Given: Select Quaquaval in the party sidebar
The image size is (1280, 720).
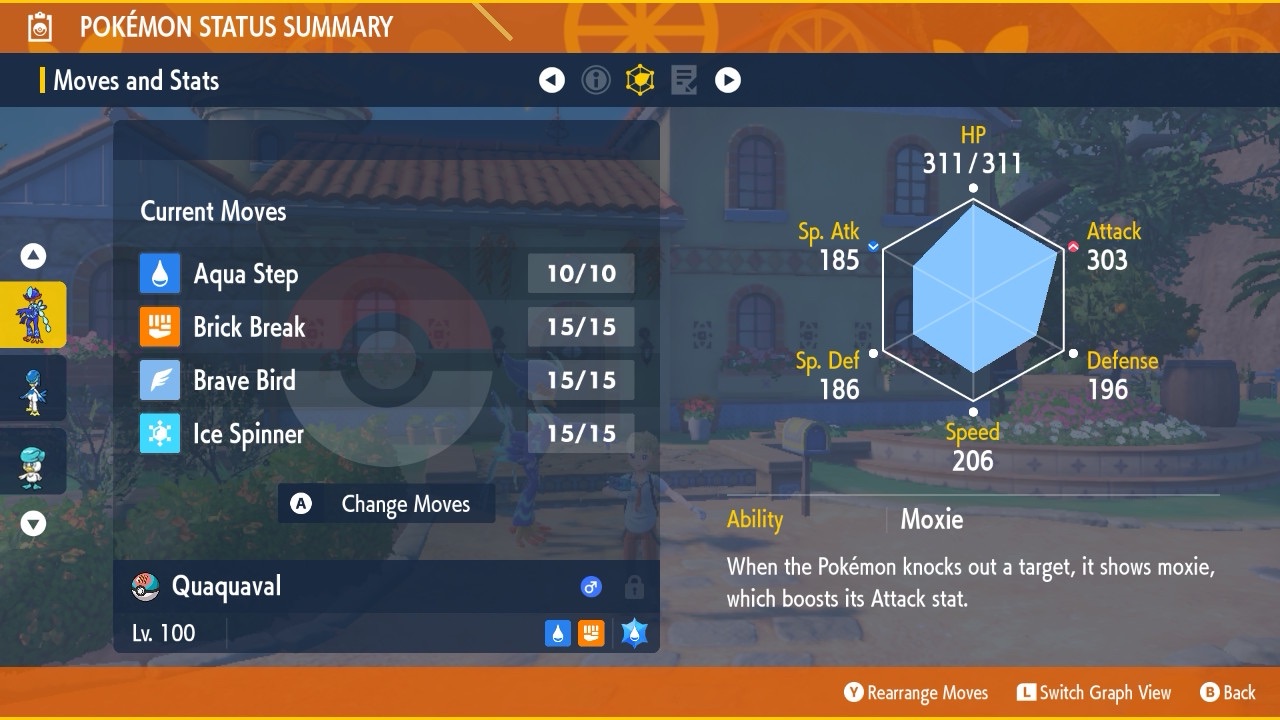Looking at the screenshot, I should pos(33,314).
